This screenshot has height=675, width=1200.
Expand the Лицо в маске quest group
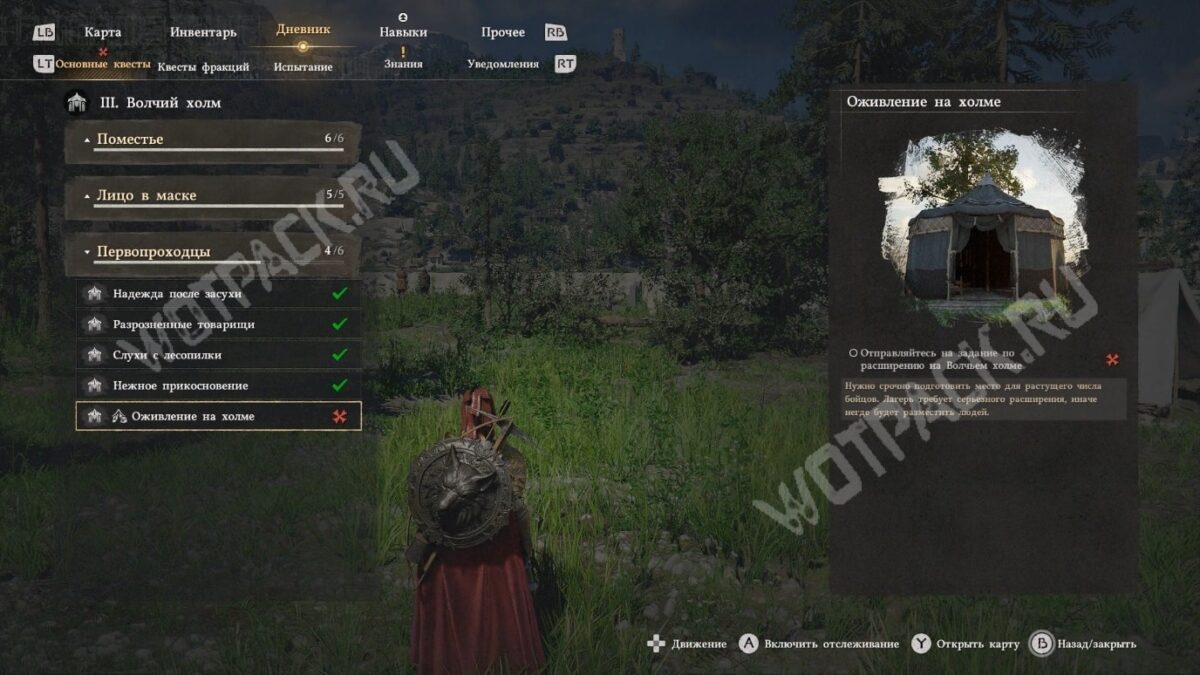pyautogui.click(x=212, y=196)
